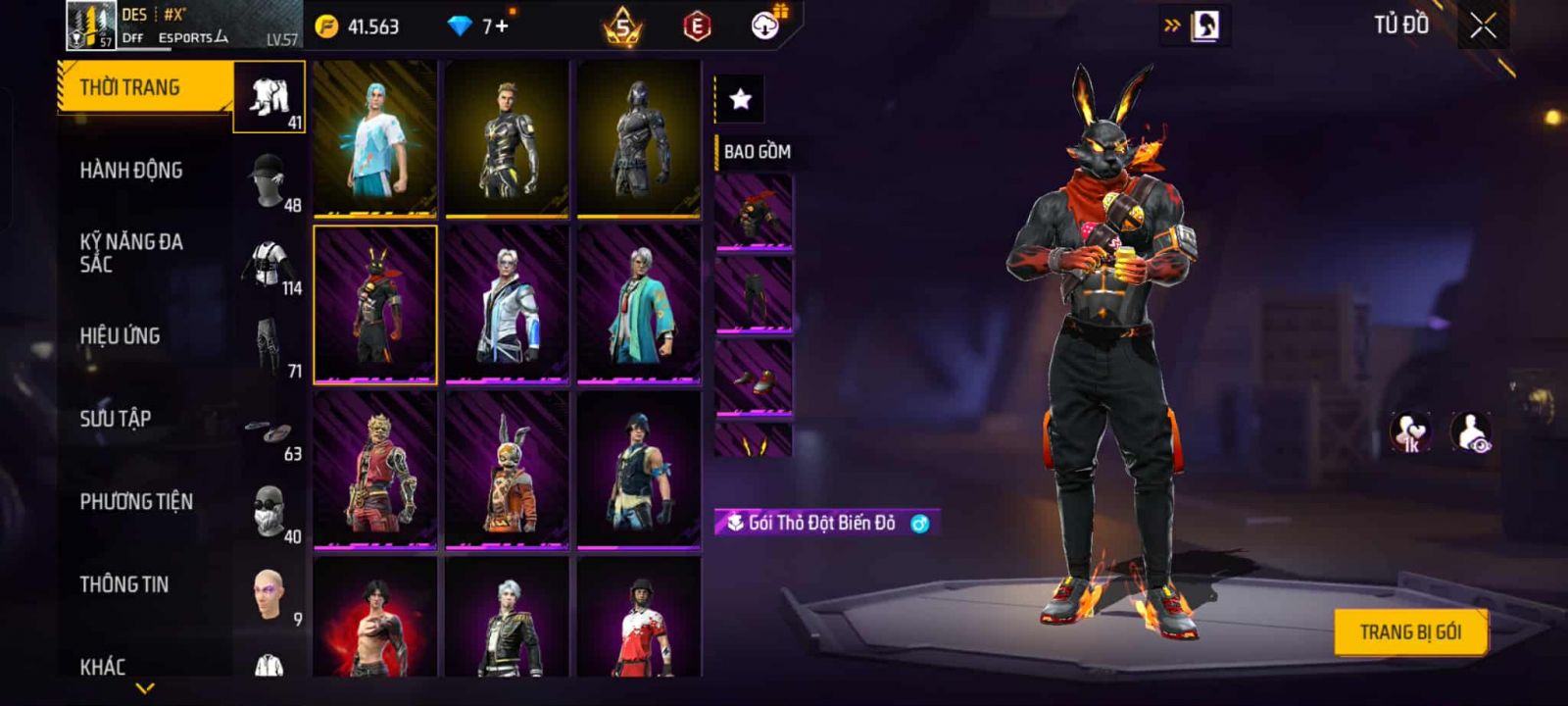Switch to KỸ NĂNG ĐA SẮC tab
Image resolution: width=1568 pixels, height=706 pixels.
pyautogui.click(x=131, y=253)
